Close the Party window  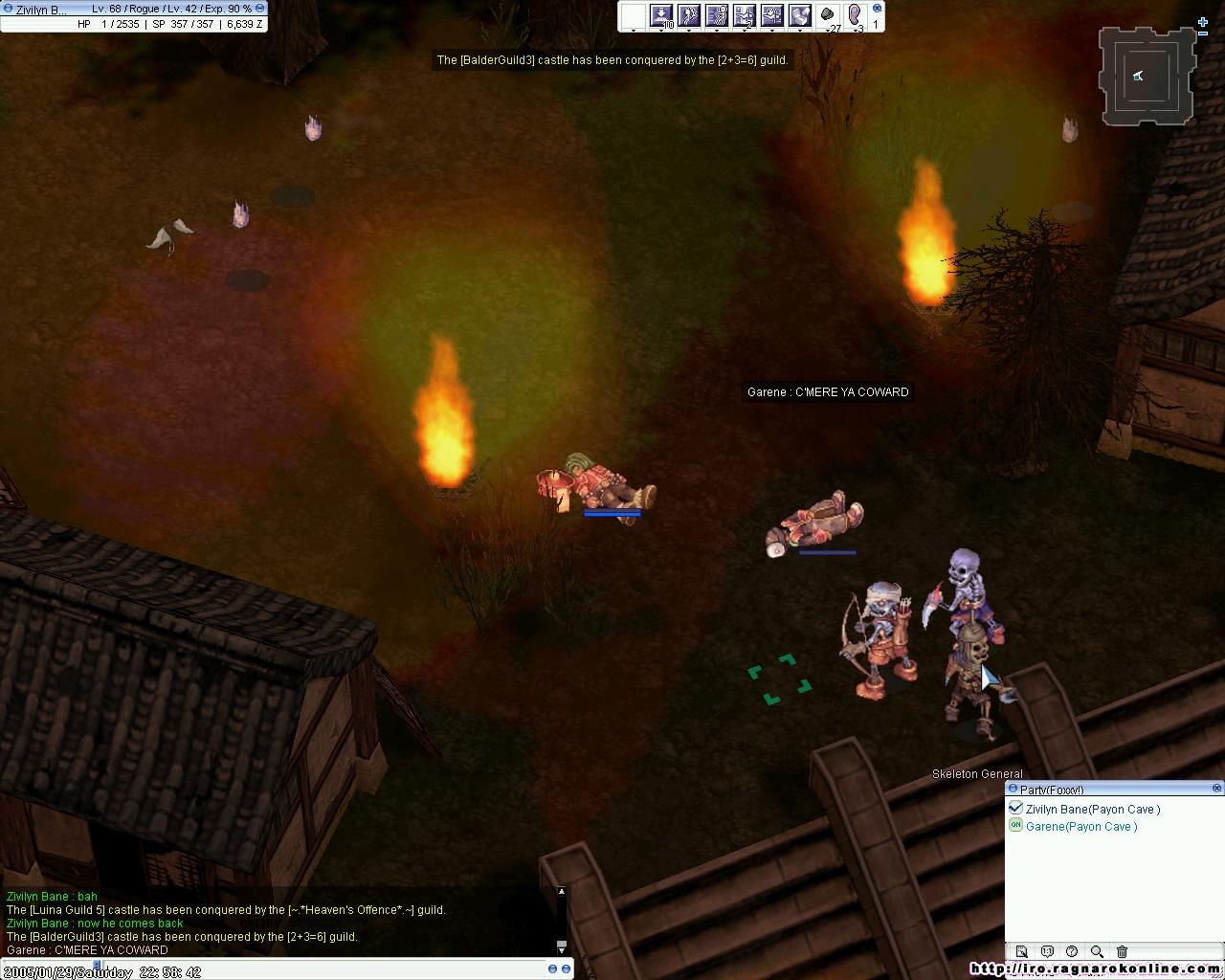(x=1216, y=789)
